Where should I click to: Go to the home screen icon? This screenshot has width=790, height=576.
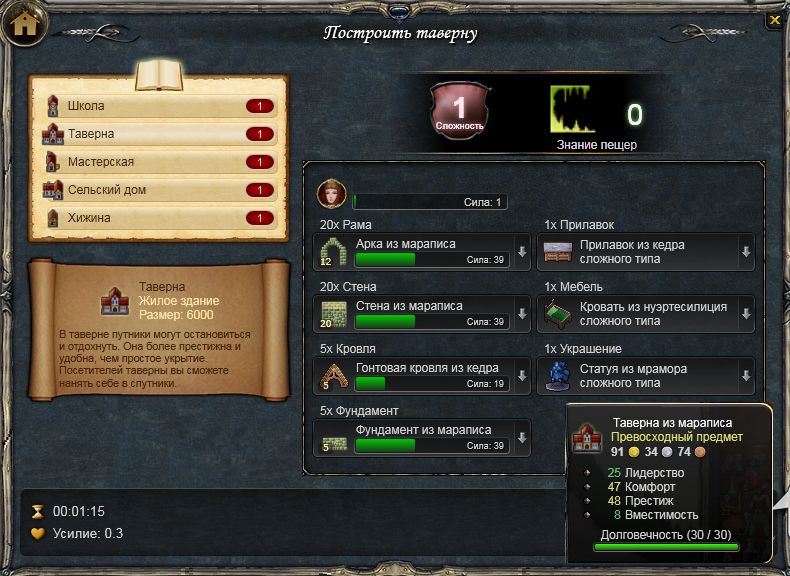[25, 24]
